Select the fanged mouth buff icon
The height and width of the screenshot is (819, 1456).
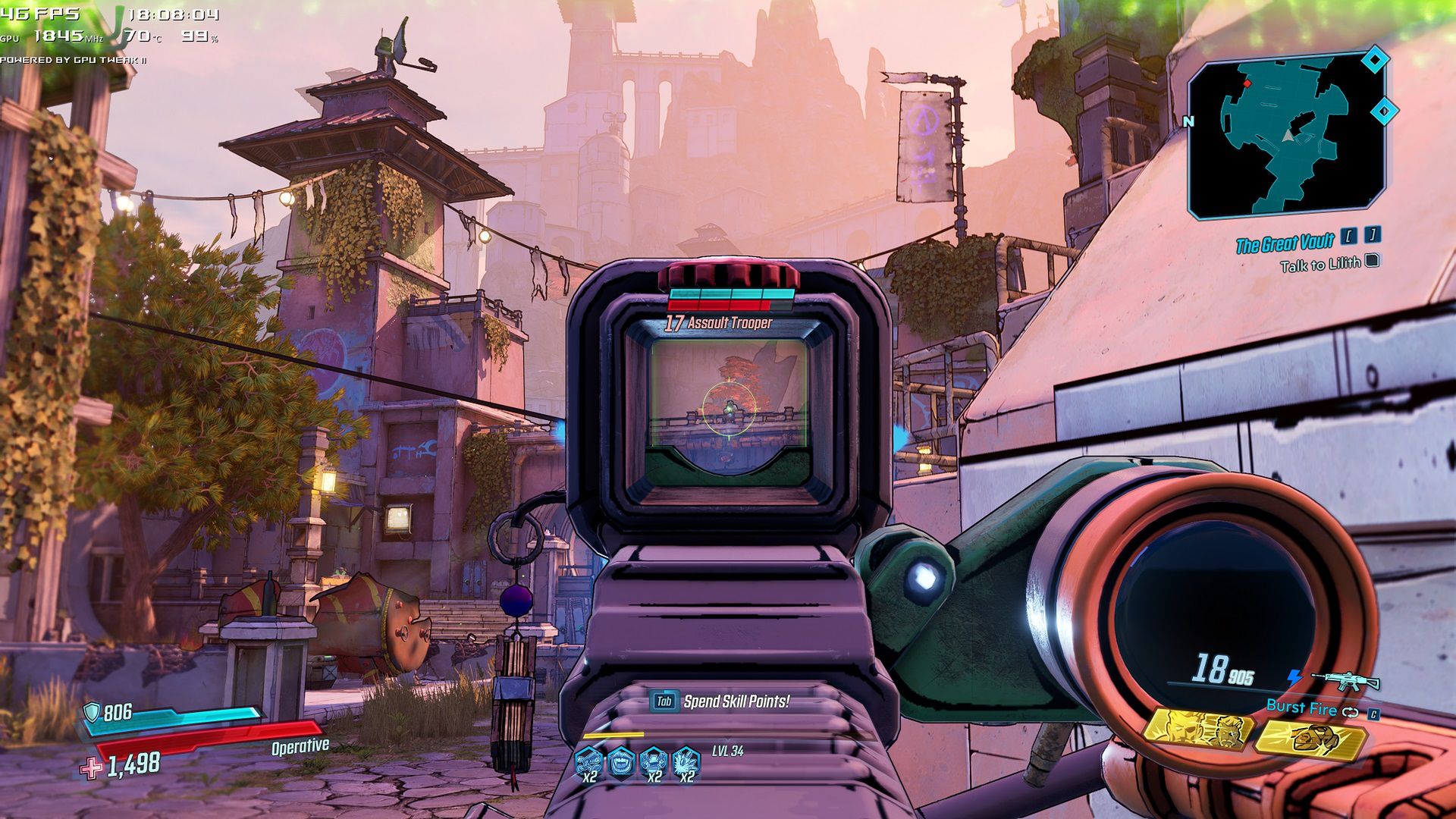point(621,761)
